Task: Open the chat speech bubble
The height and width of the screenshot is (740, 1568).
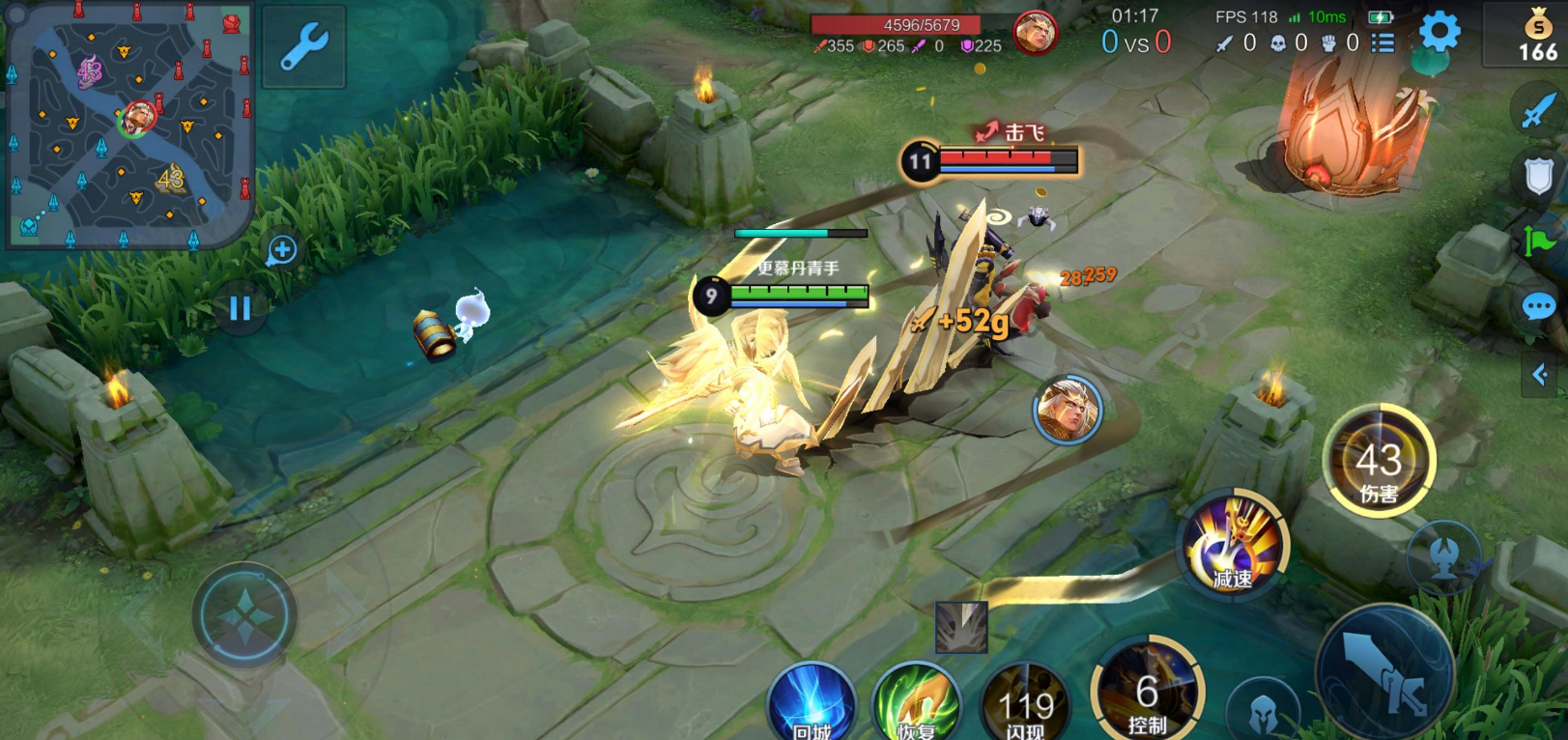Action: pos(1538,307)
